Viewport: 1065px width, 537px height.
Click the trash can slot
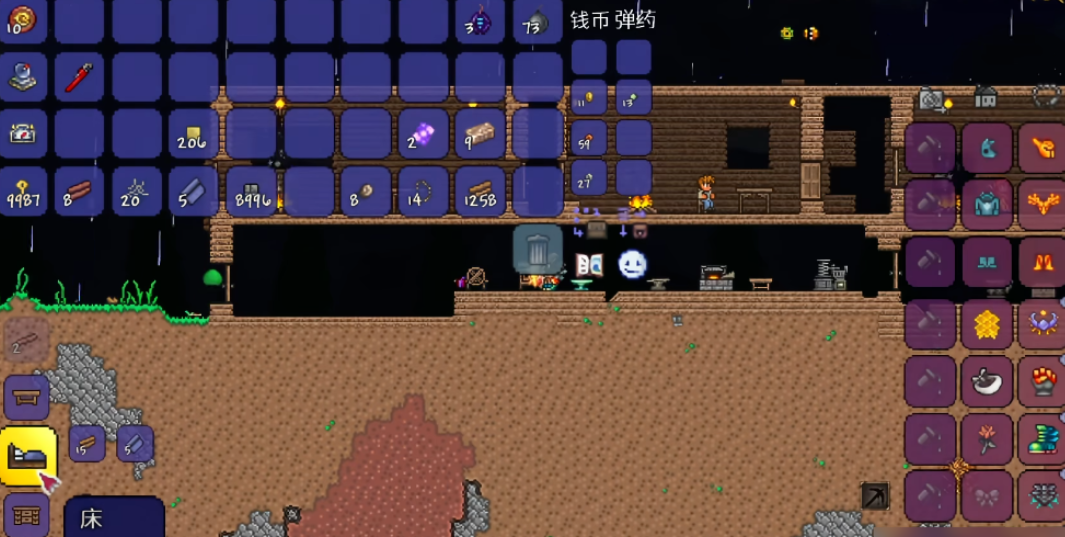(x=537, y=249)
